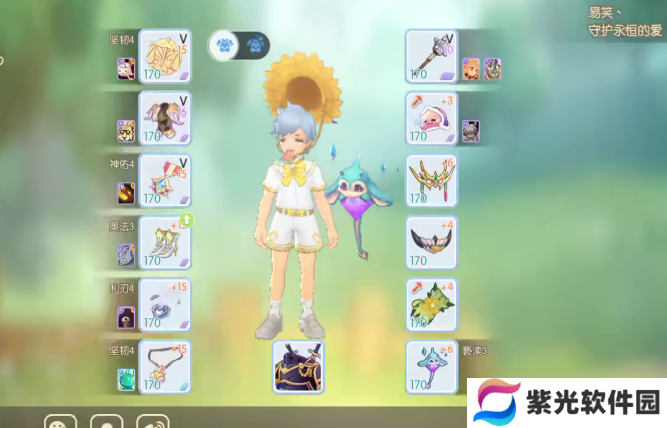Select the mace weapon equipment slot
Image resolution: width=667 pixels, height=428 pixels.
(431, 55)
